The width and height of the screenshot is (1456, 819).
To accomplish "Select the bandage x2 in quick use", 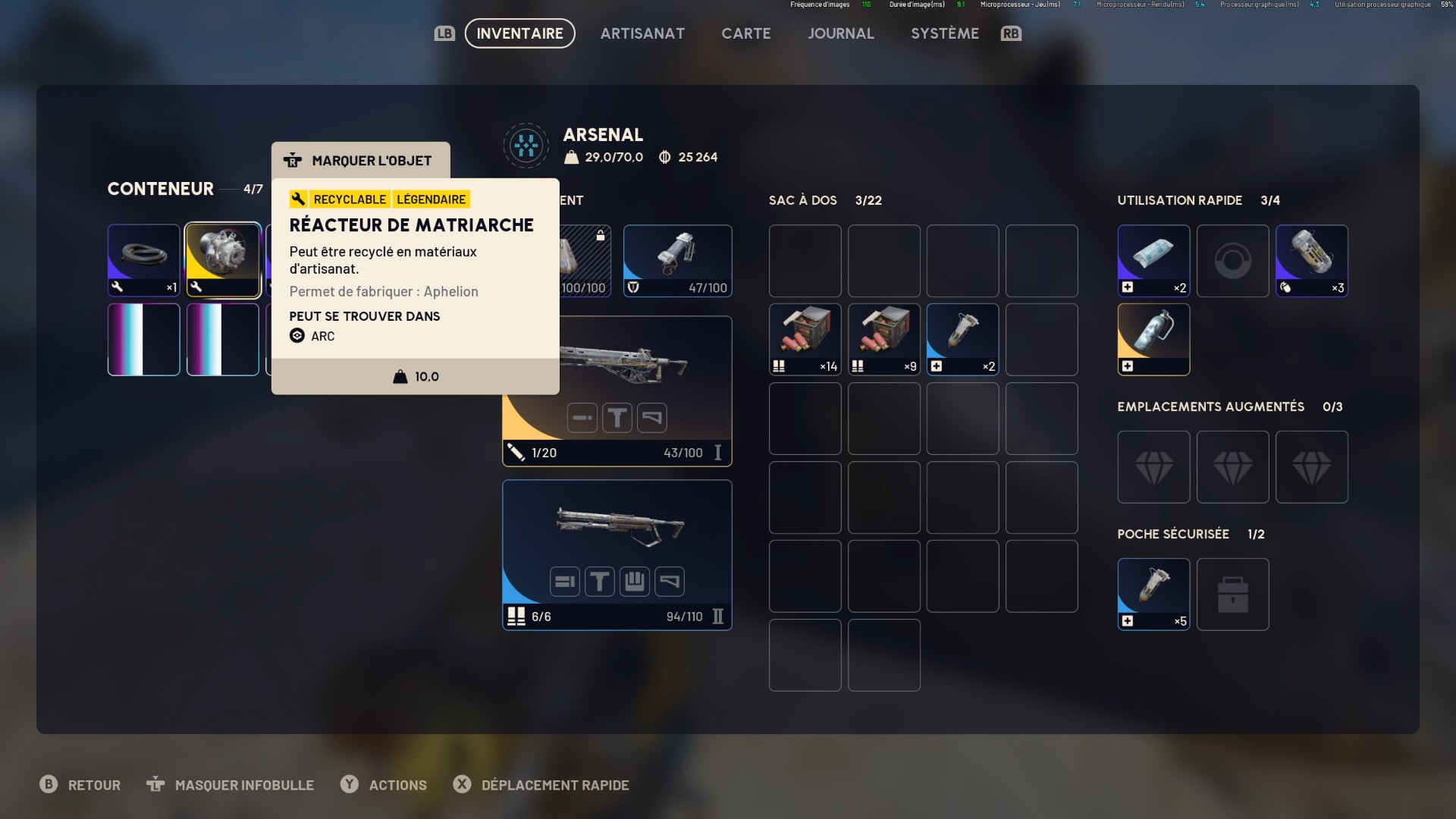I will (x=1153, y=260).
